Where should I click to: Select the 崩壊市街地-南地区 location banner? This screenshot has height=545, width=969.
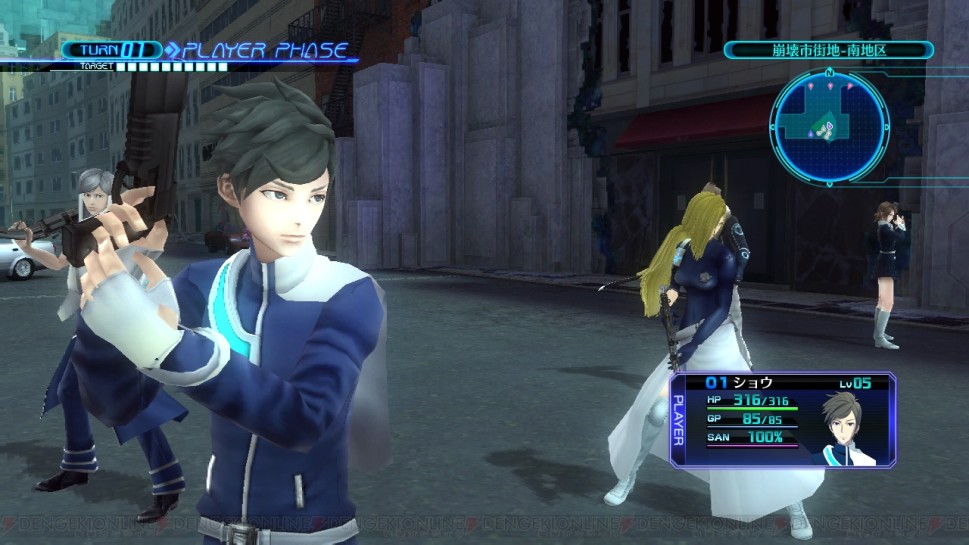tap(829, 50)
